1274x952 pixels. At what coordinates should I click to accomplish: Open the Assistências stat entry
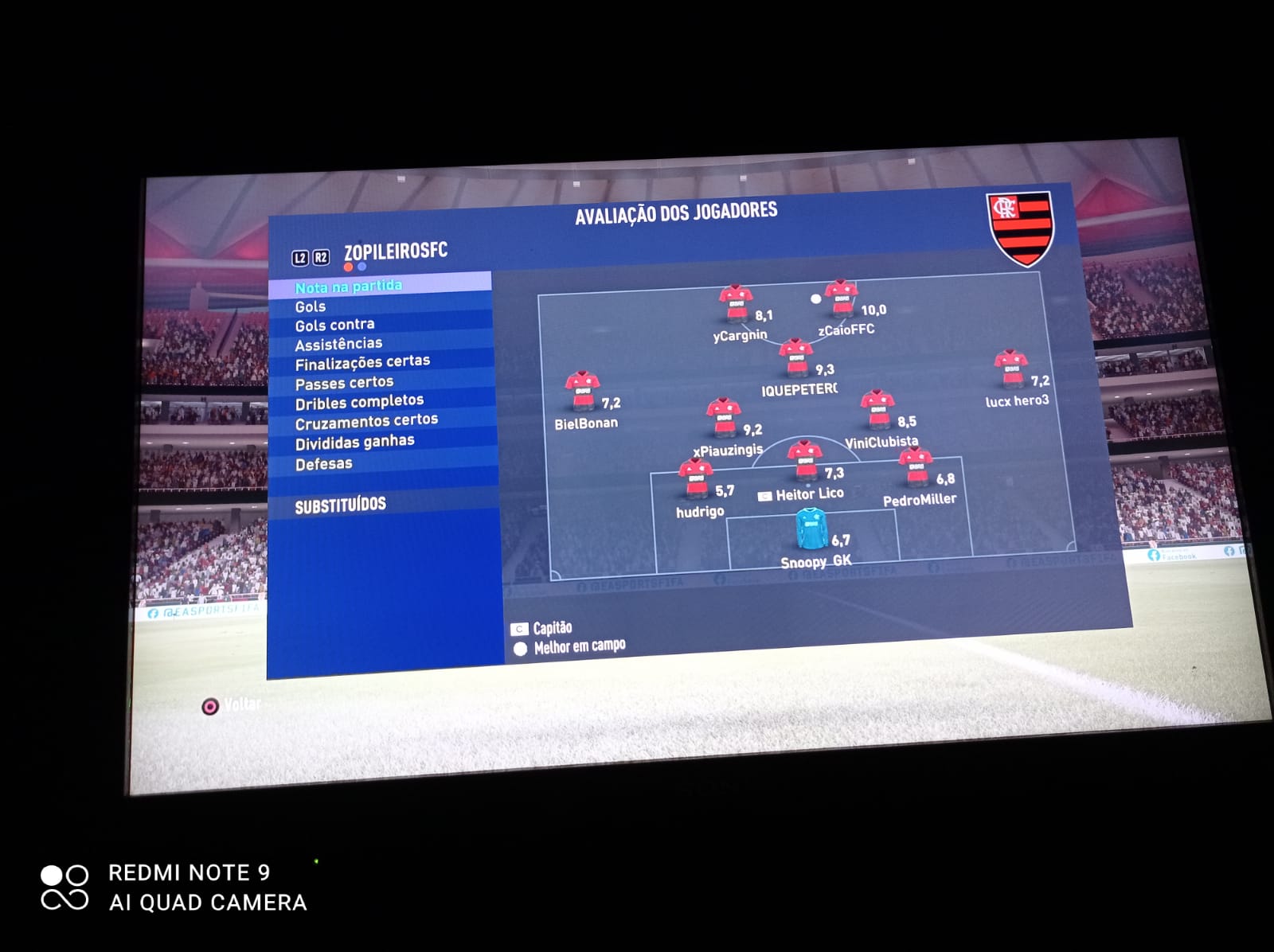(x=338, y=344)
